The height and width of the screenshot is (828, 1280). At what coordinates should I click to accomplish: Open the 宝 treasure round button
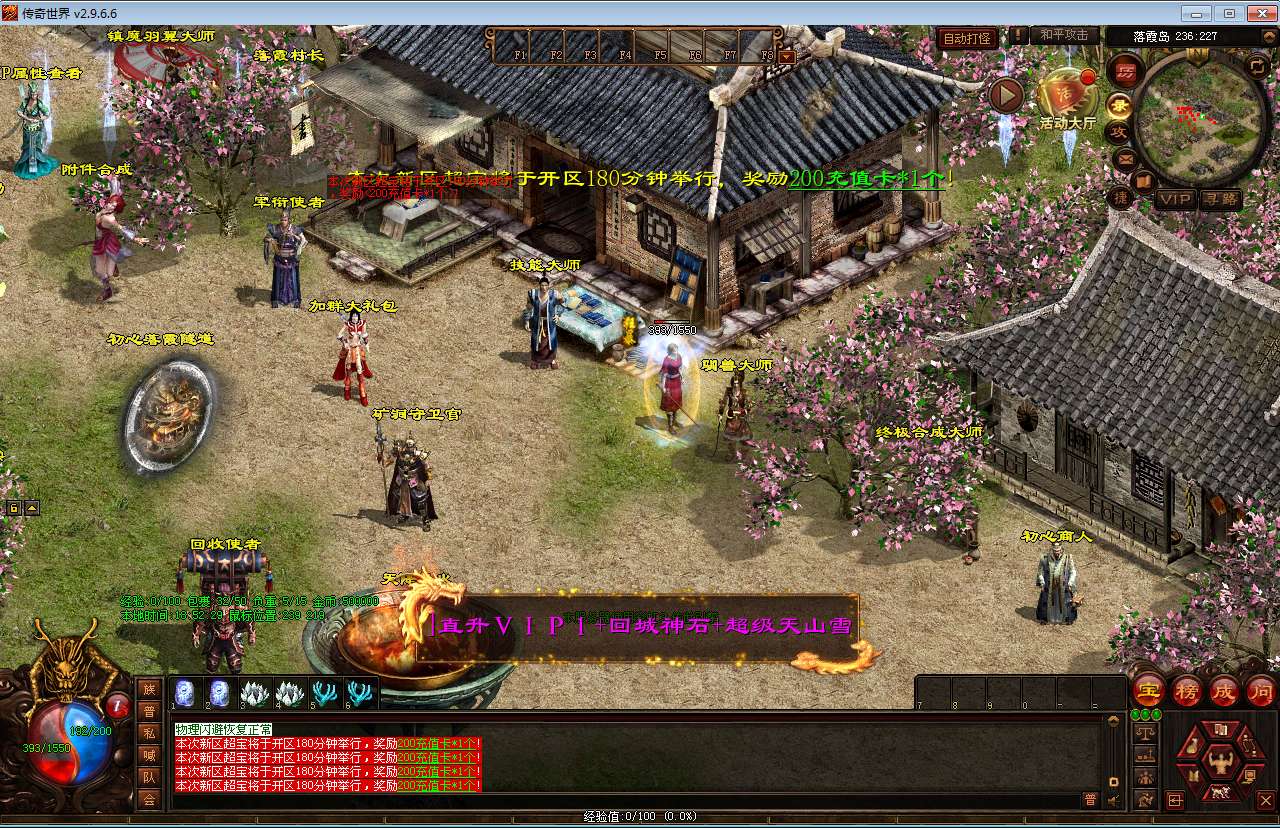[1149, 691]
